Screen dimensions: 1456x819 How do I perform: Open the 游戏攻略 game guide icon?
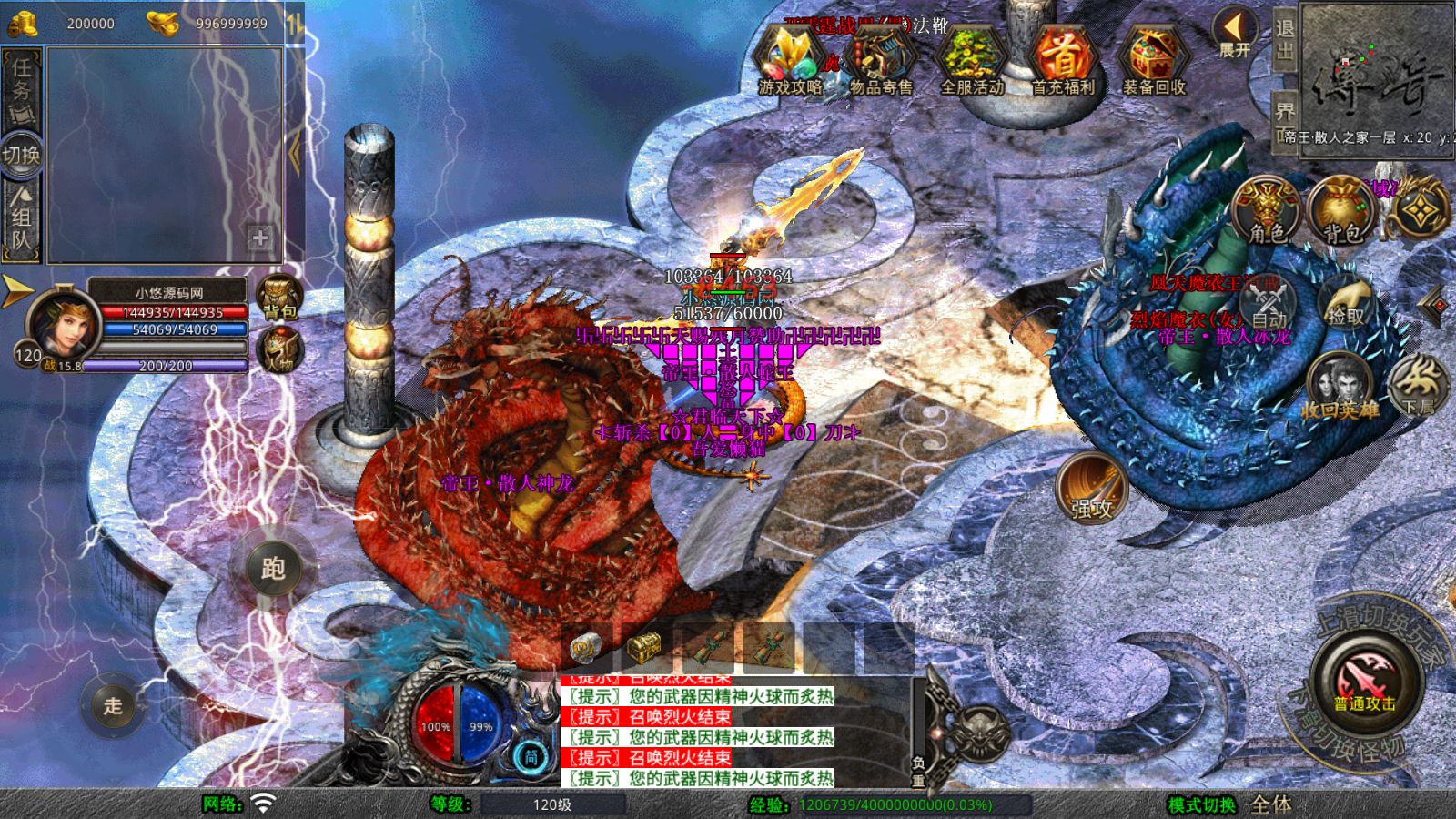point(790,60)
